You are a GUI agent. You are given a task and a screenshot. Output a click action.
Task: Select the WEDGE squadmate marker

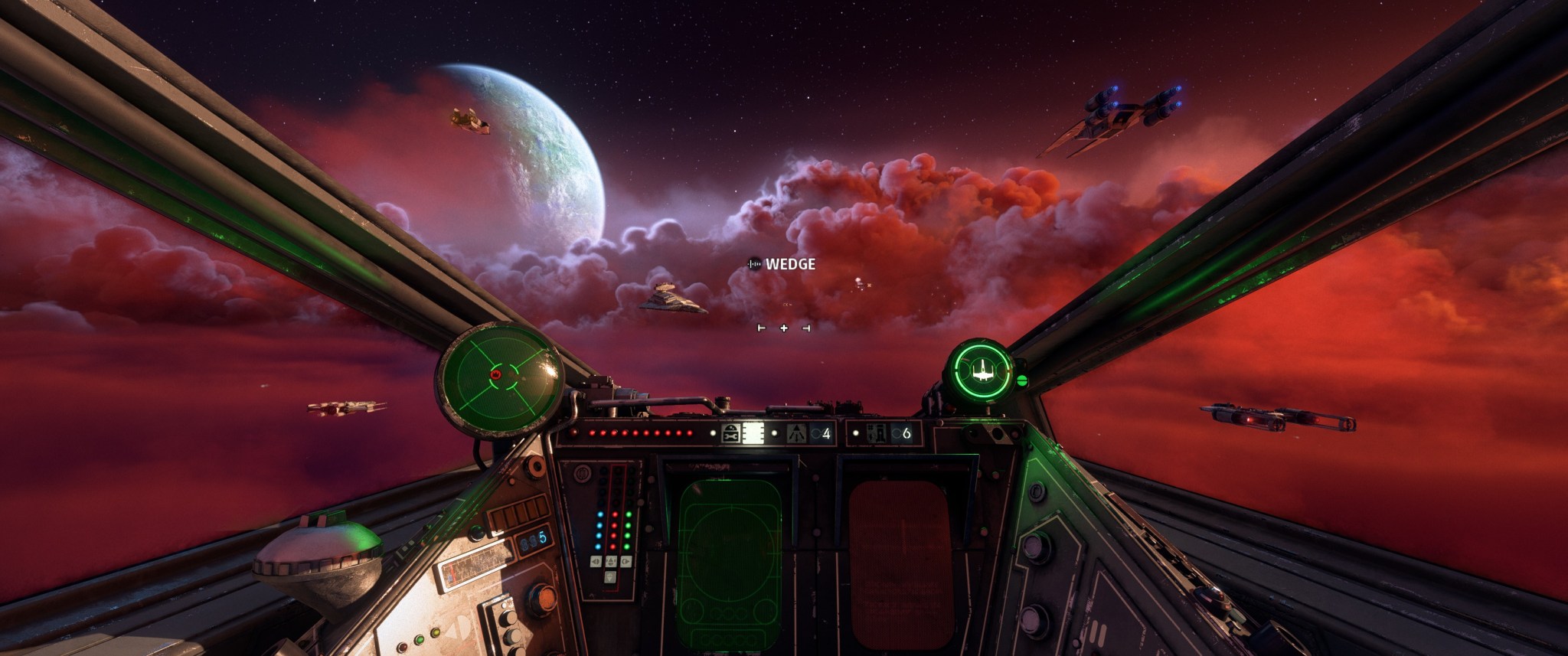coord(782,264)
